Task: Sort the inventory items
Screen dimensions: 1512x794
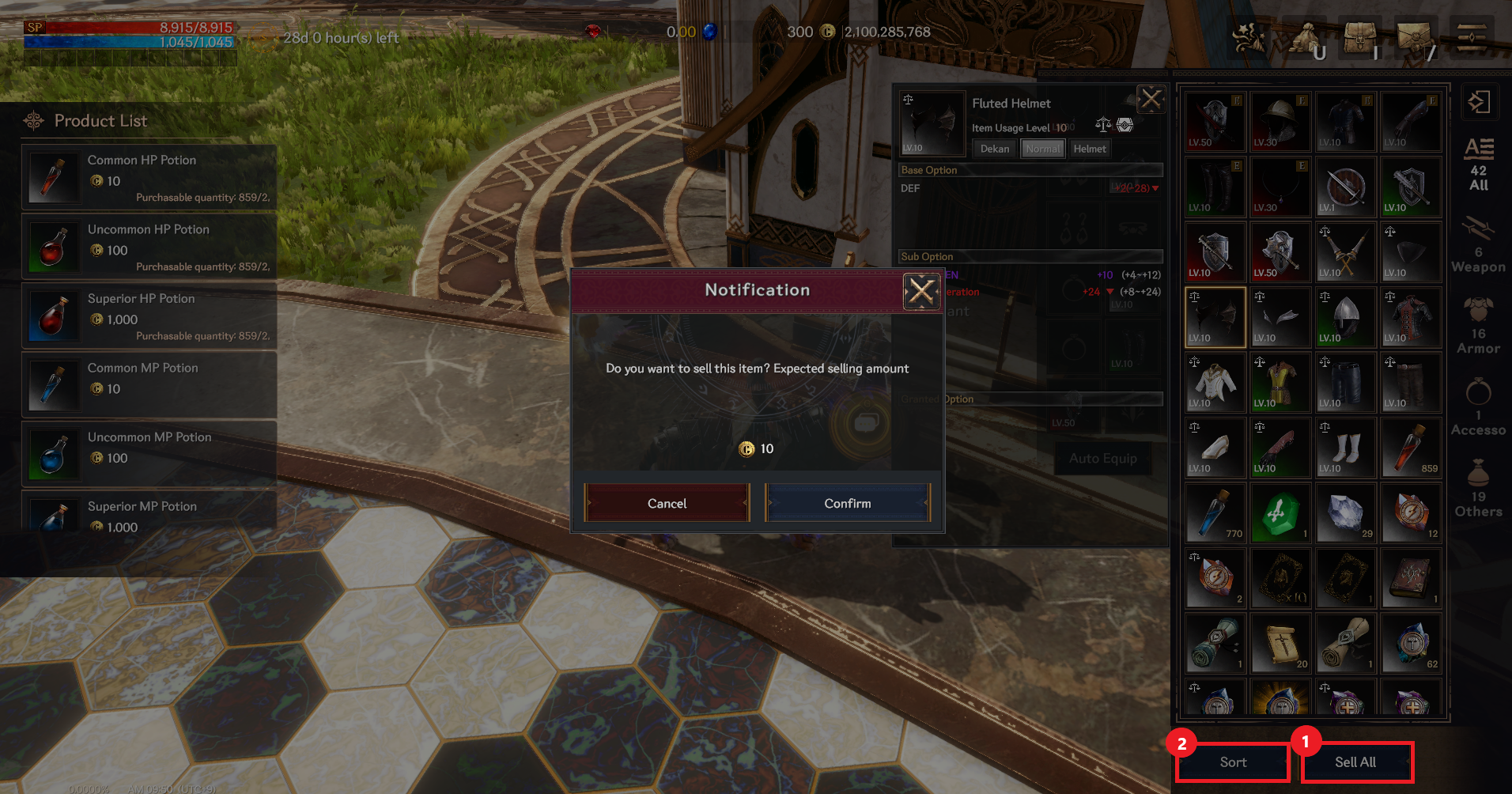Action: coord(1233,762)
